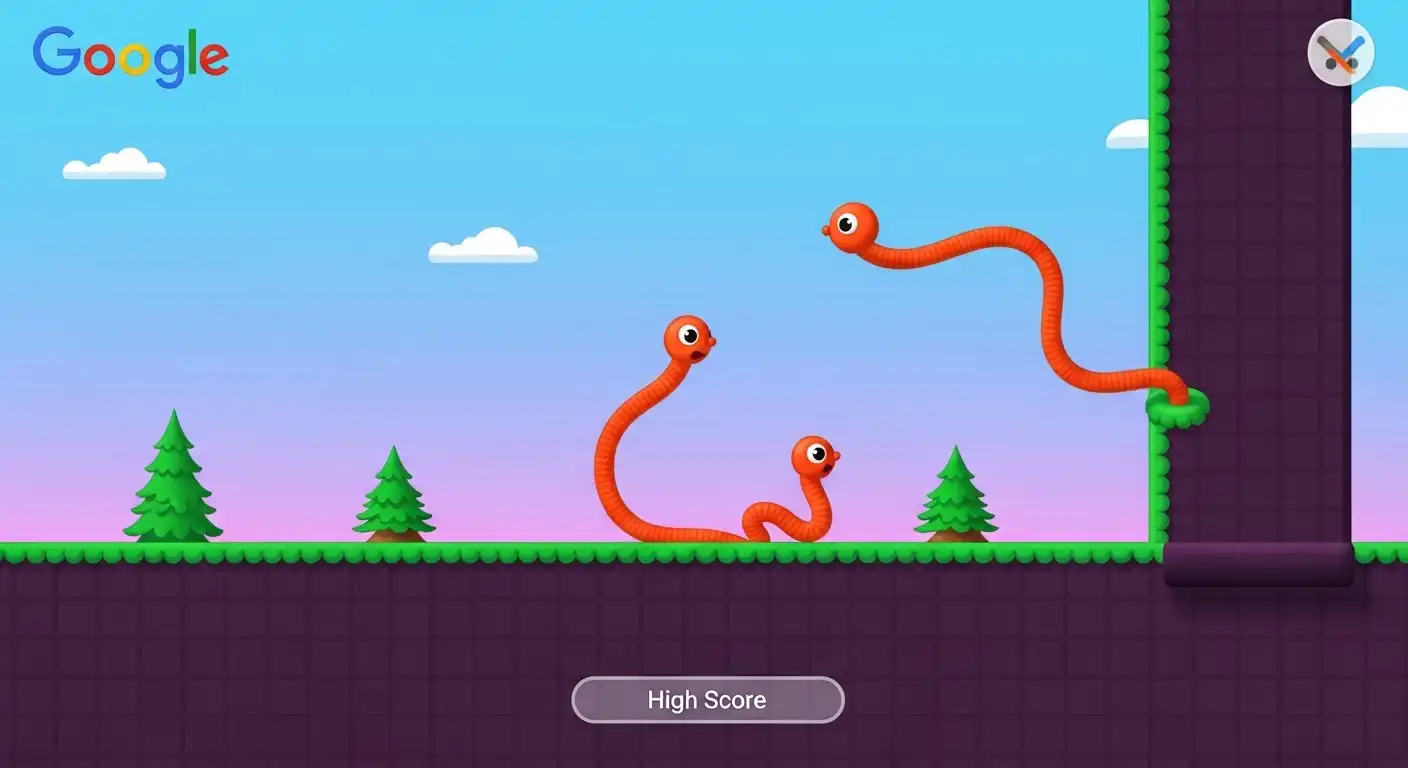
Task: Click the cloud near the top left
Action: pyautogui.click(x=115, y=165)
